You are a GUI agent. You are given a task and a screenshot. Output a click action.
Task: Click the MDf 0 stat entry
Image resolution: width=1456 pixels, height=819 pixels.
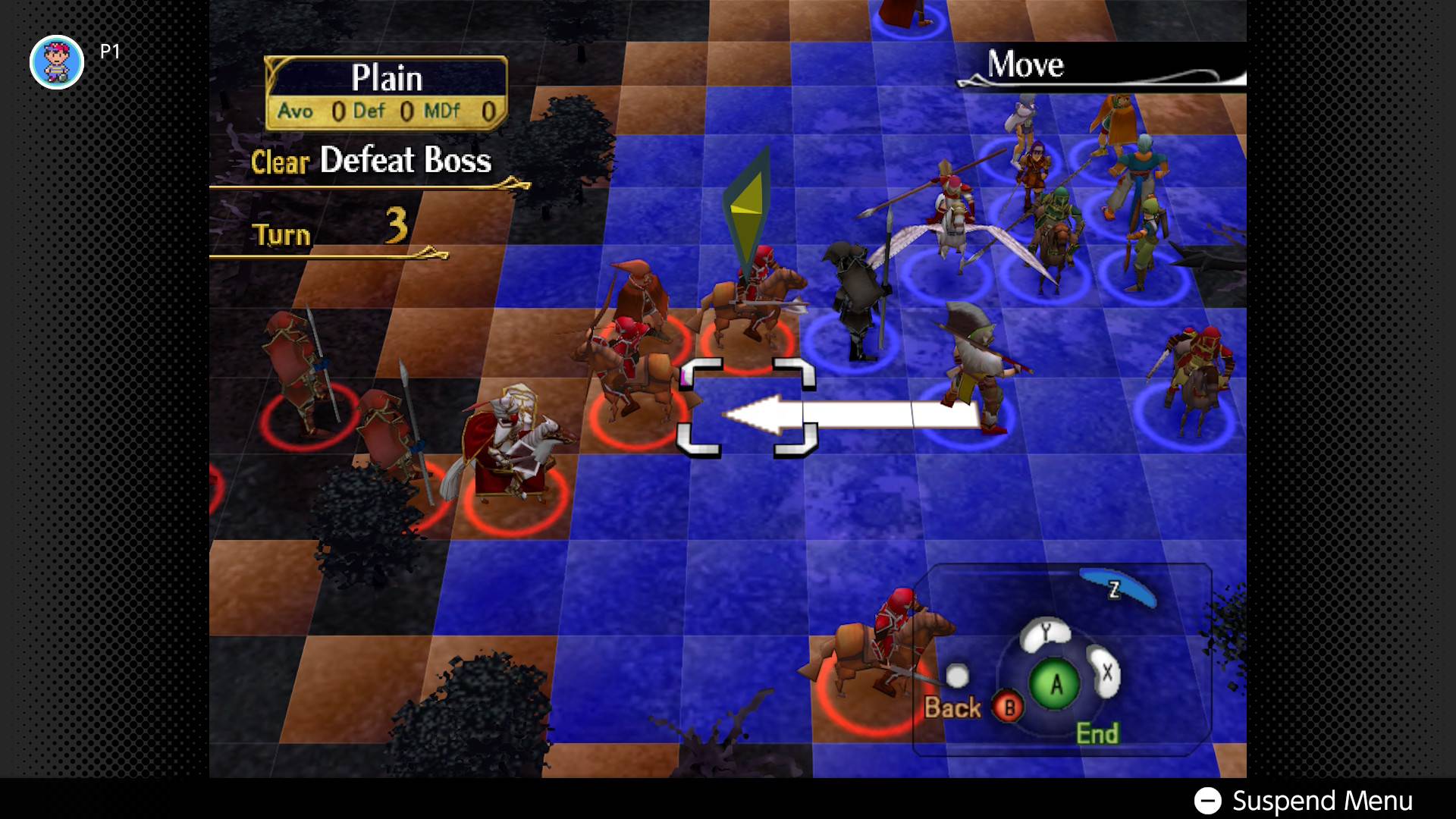[x=464, y=111]
